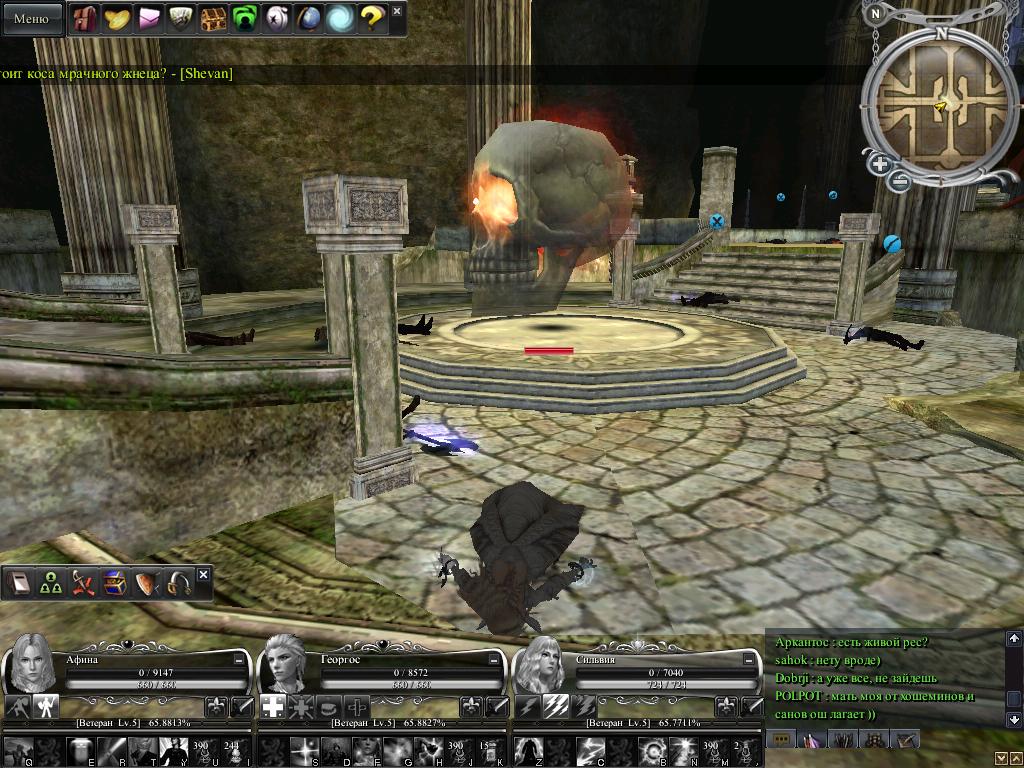Image resolution: width=1024 pixels, height=768 pixels.
Task: Activate Георгос's white cross healing stance
Action: point(273,706)
